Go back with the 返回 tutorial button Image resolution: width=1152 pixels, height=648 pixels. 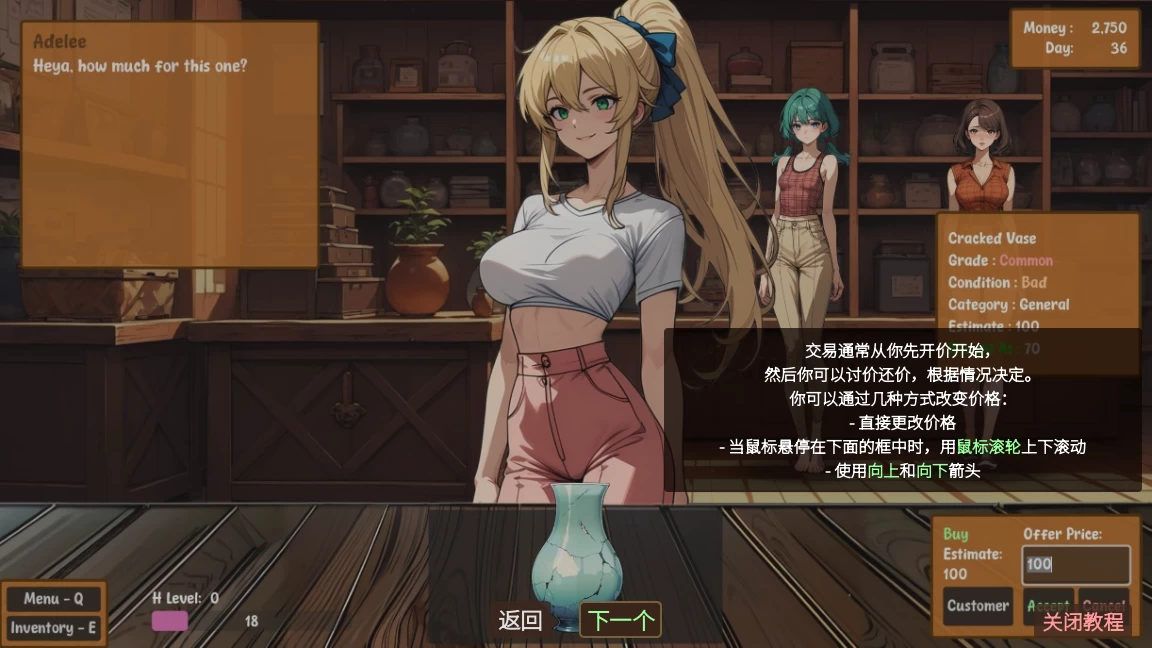(520, 621)
